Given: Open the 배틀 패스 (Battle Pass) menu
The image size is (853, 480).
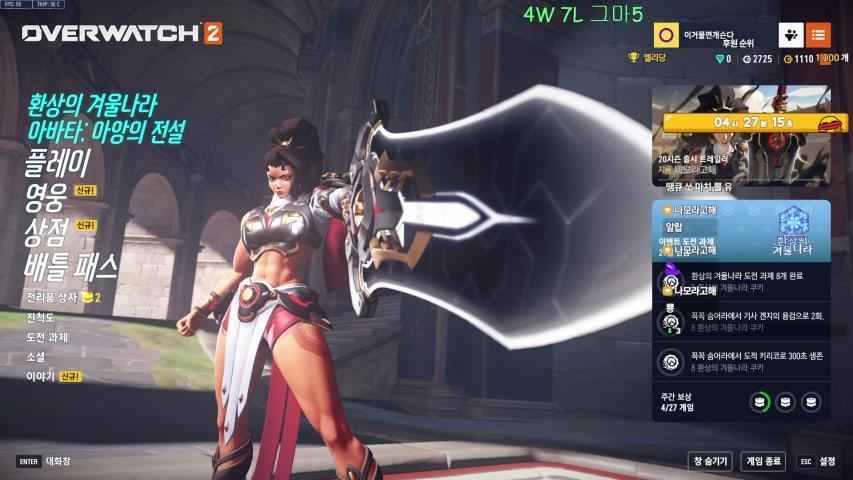Looking at the screenshot, I should (71, 266).
